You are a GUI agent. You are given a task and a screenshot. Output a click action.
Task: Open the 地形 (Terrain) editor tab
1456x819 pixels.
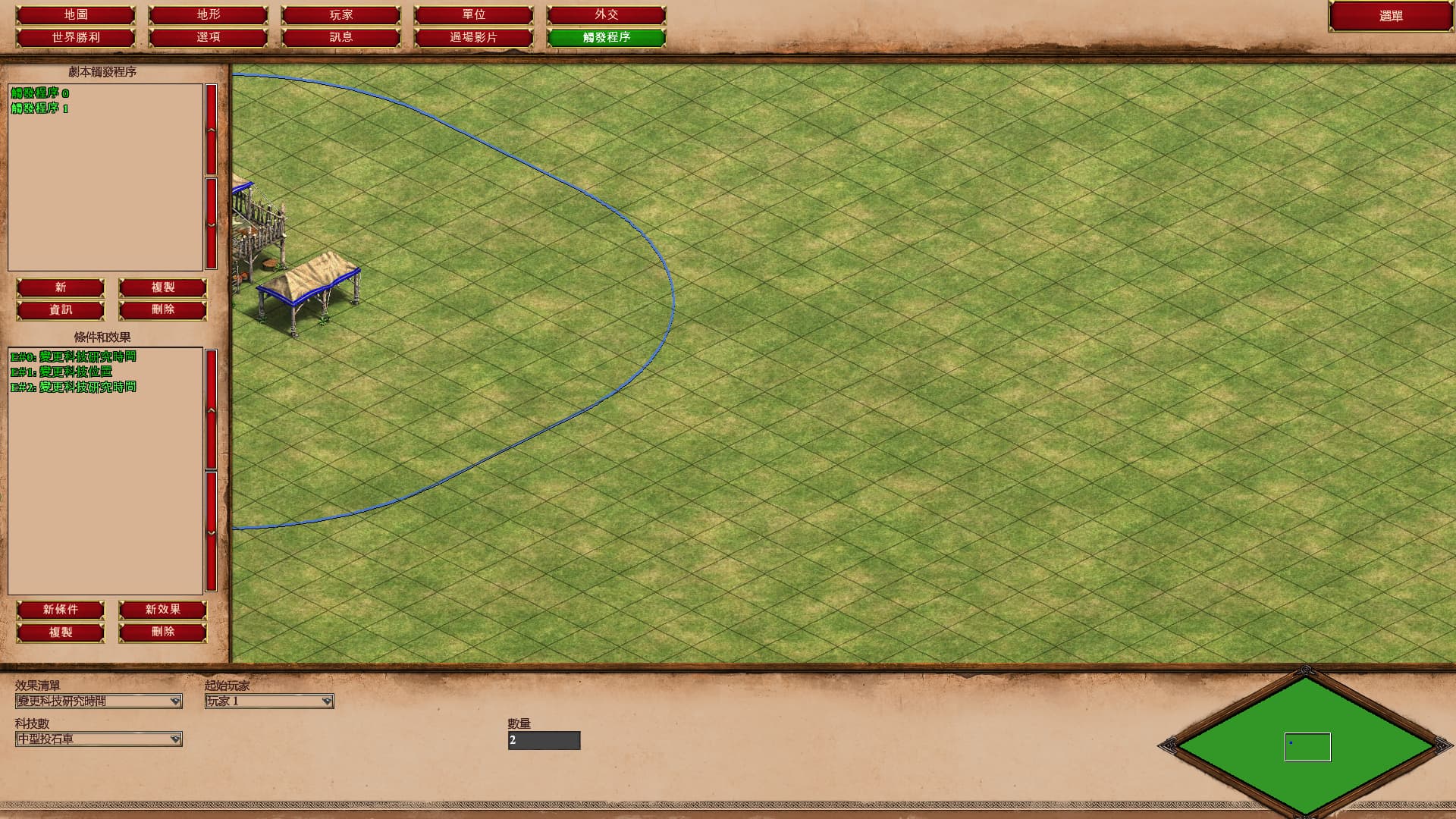[207, 14]
